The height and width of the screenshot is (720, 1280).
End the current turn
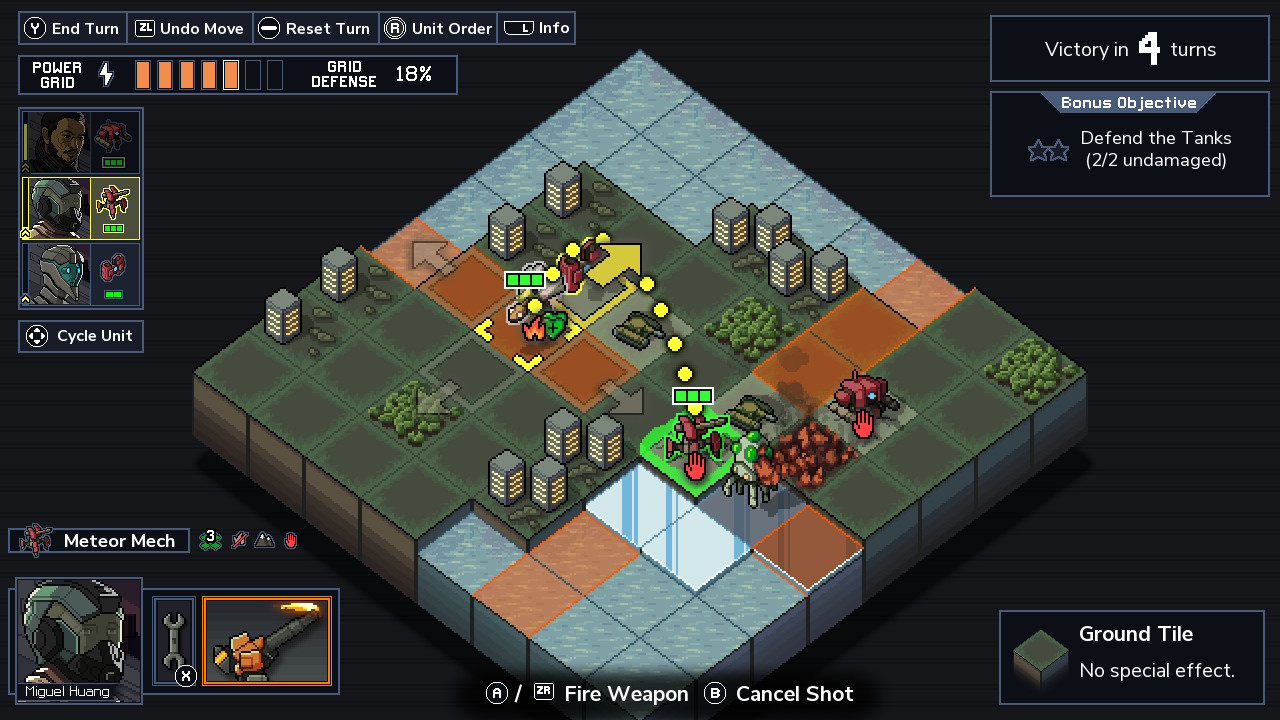(73, 28)
